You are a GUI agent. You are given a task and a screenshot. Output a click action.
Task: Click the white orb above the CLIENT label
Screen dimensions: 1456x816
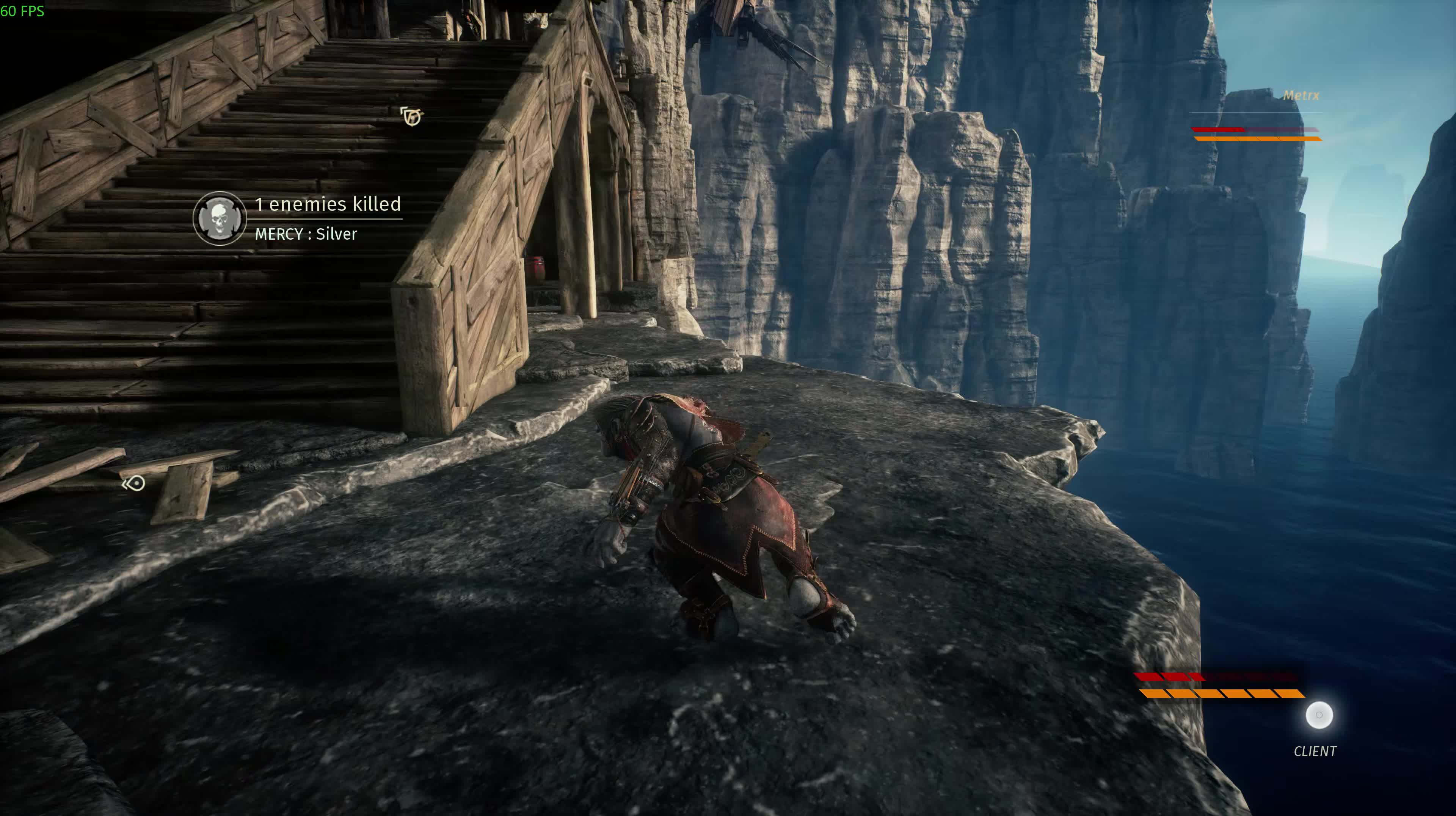1319,716
